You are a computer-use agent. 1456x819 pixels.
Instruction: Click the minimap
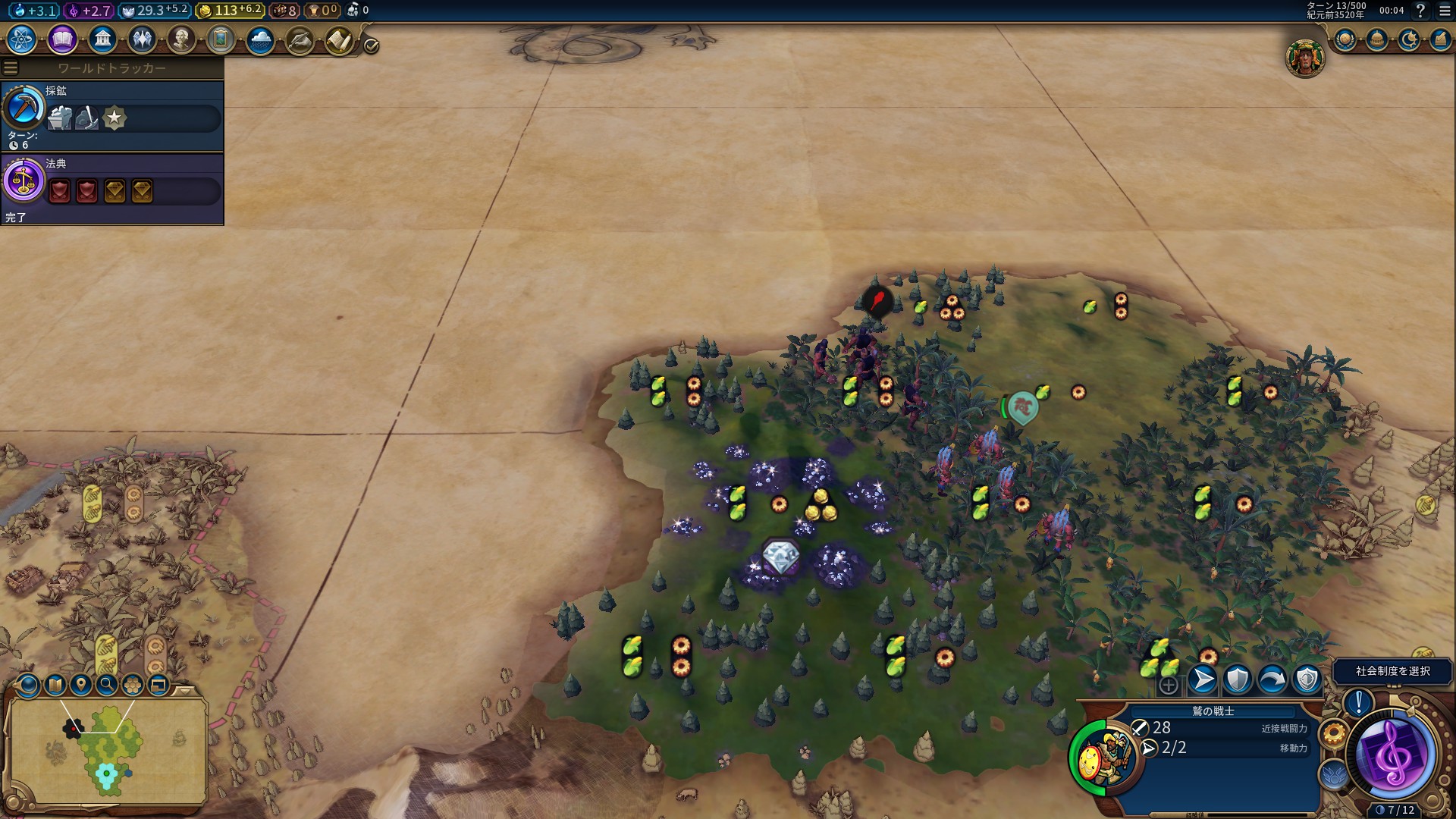click(108, 751)
